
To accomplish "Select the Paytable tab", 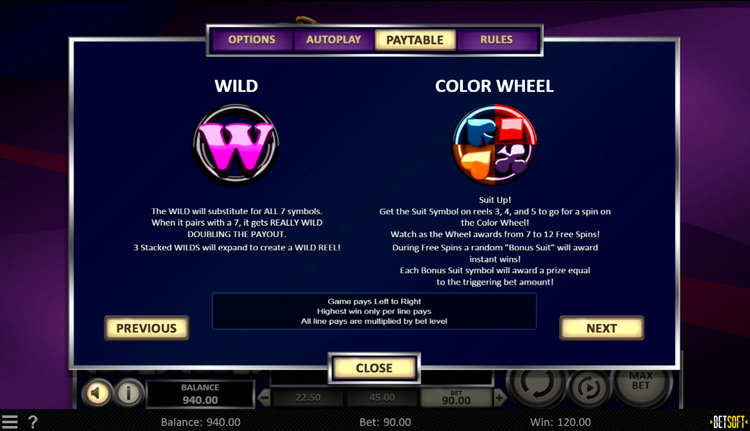I will (x=415, y=40).
